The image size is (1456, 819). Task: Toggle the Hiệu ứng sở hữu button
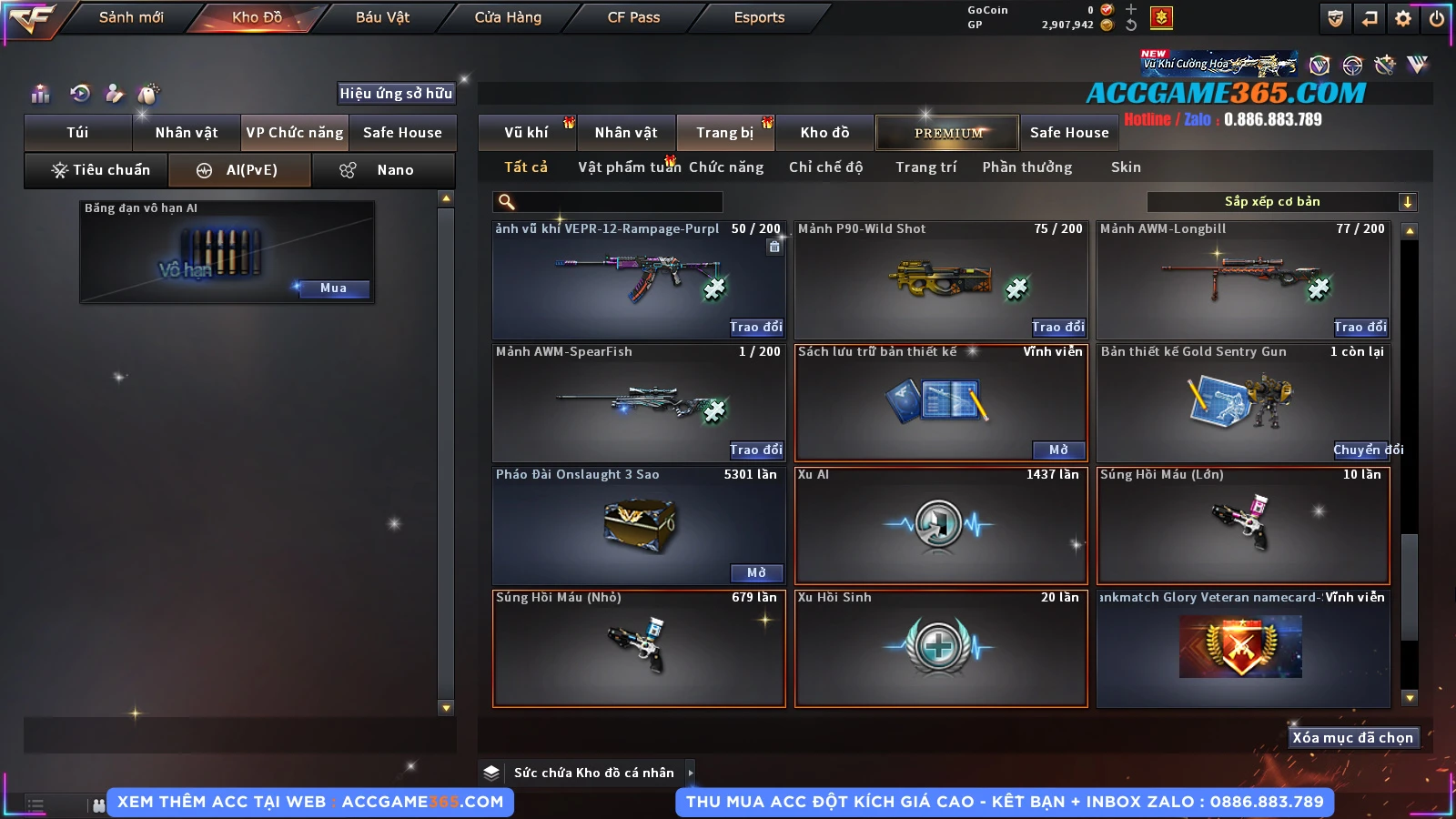396,93
